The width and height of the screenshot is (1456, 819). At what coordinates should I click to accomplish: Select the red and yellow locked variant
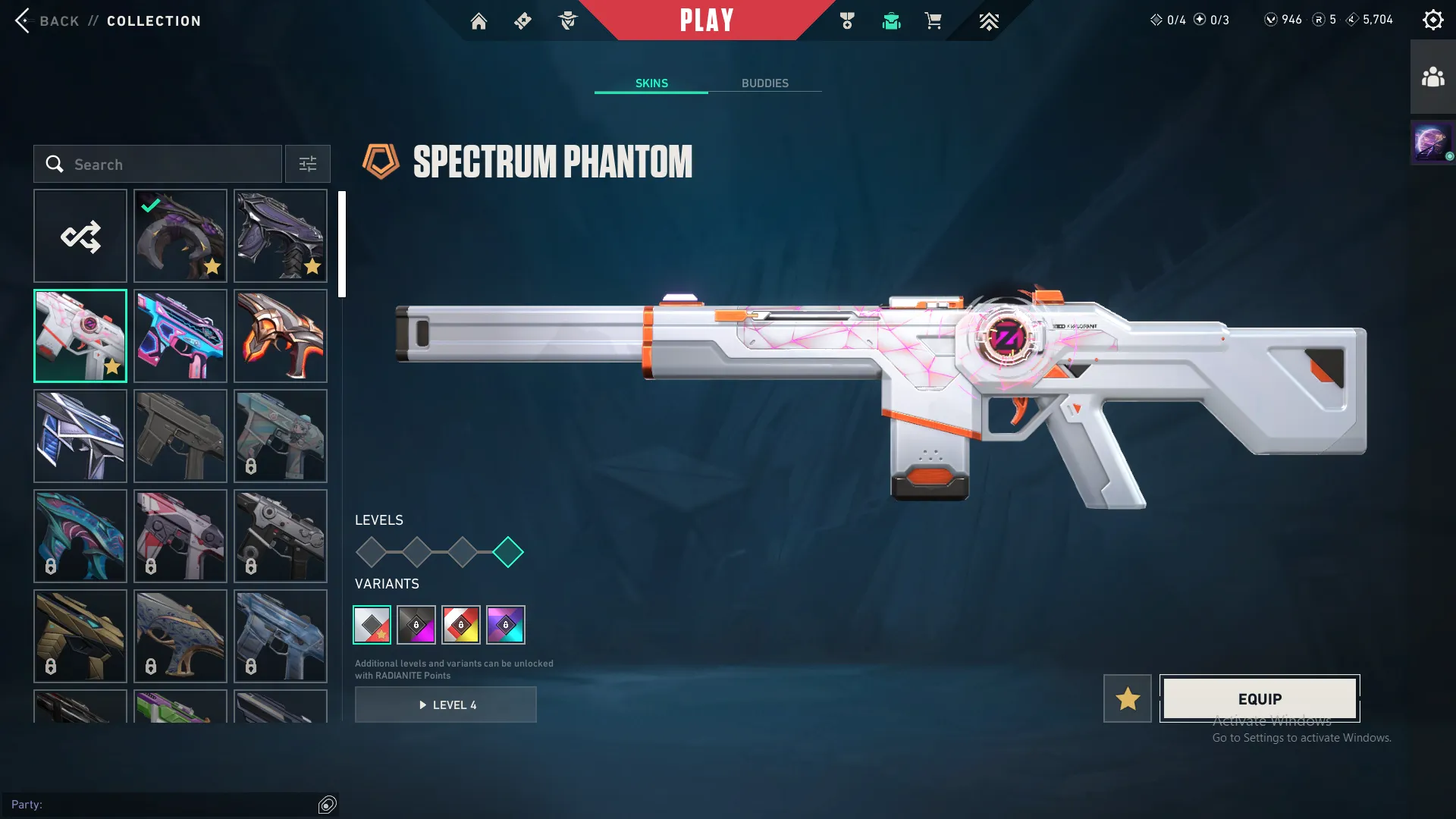pos(460,625)
